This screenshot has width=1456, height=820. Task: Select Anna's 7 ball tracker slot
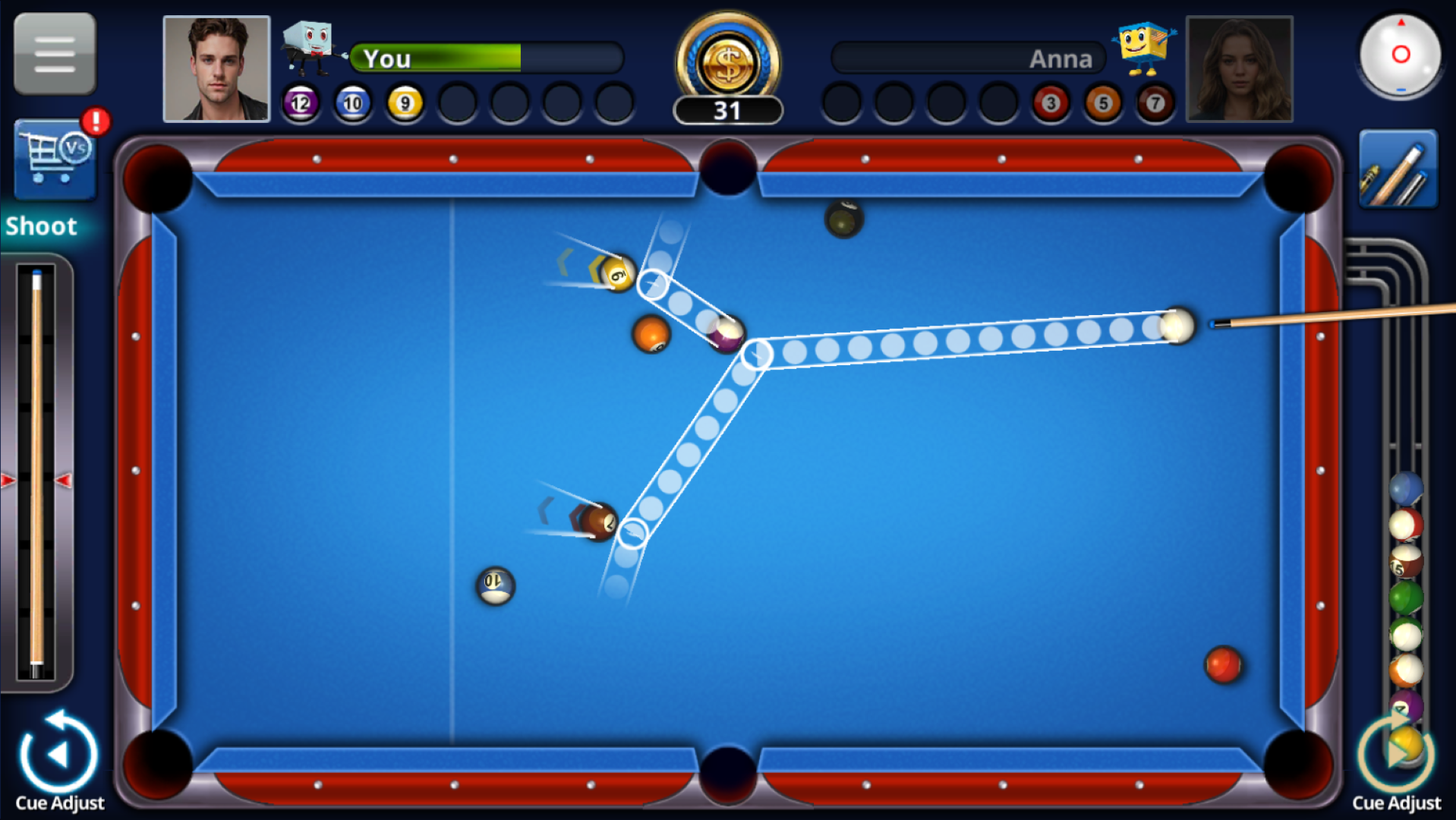pyautogui.click(x=1153, y=103)
